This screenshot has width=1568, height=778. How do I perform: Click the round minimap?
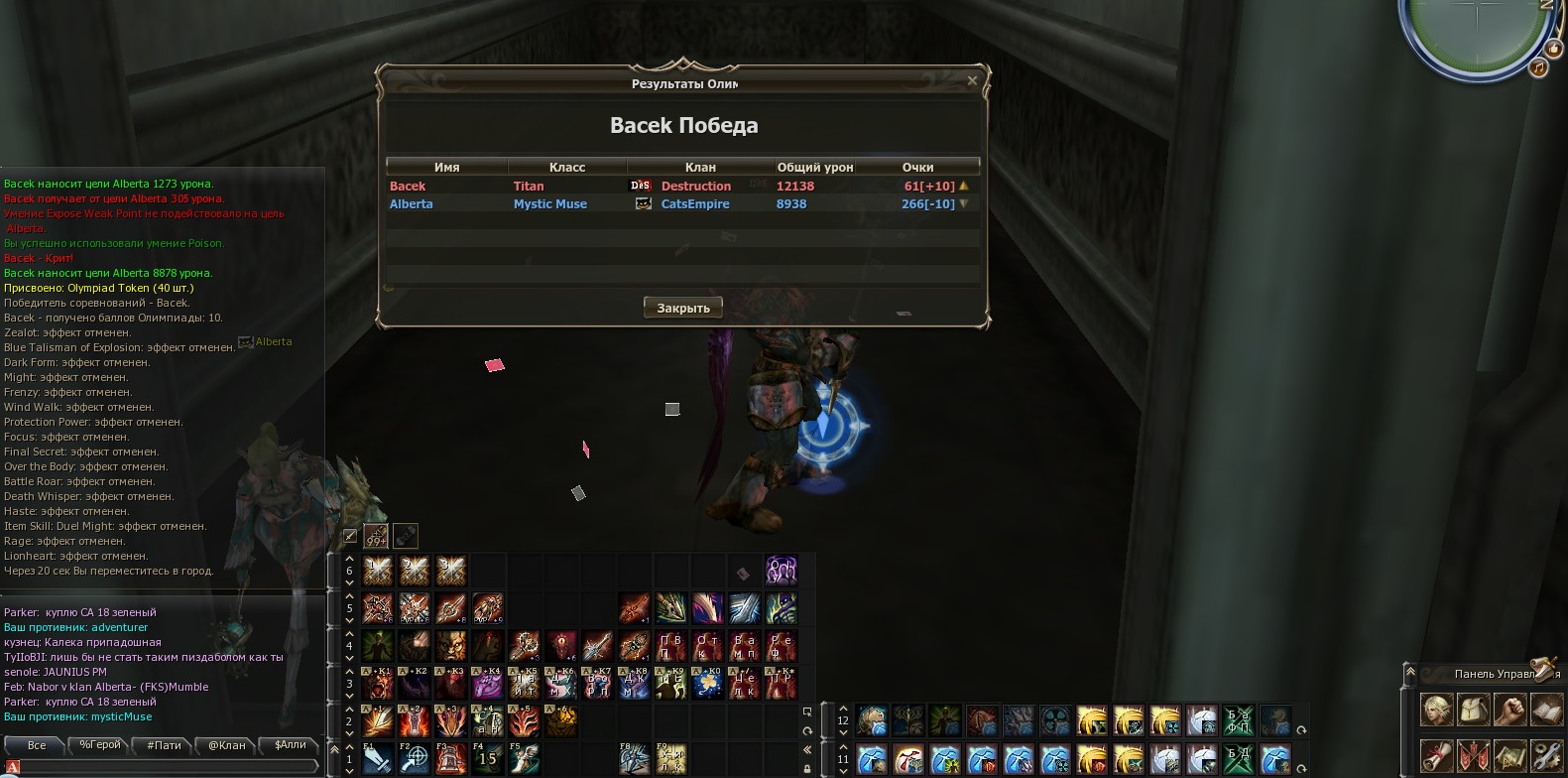click(x=1477, y=30)
